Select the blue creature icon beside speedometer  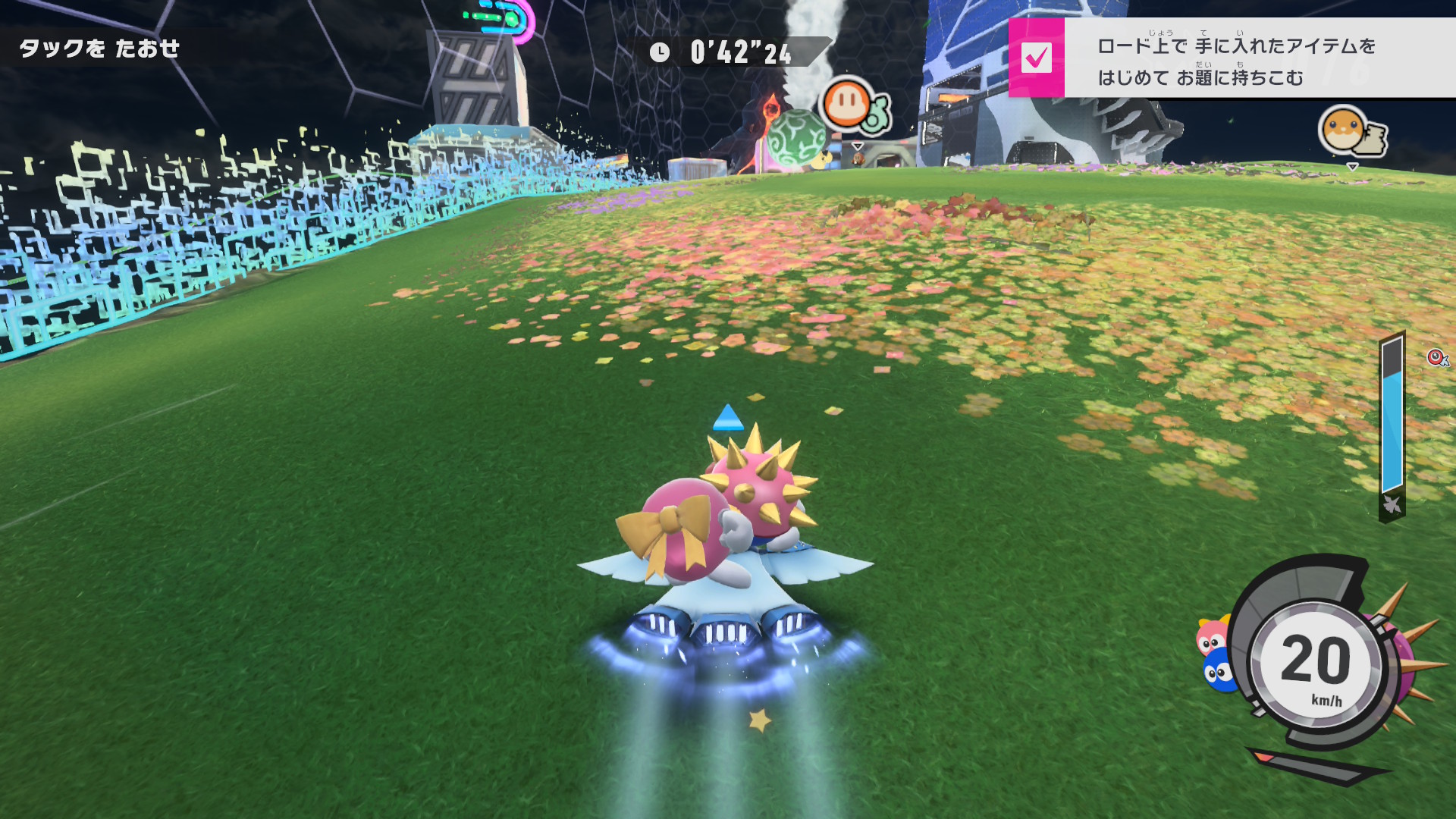click(x=1219, y=671)
